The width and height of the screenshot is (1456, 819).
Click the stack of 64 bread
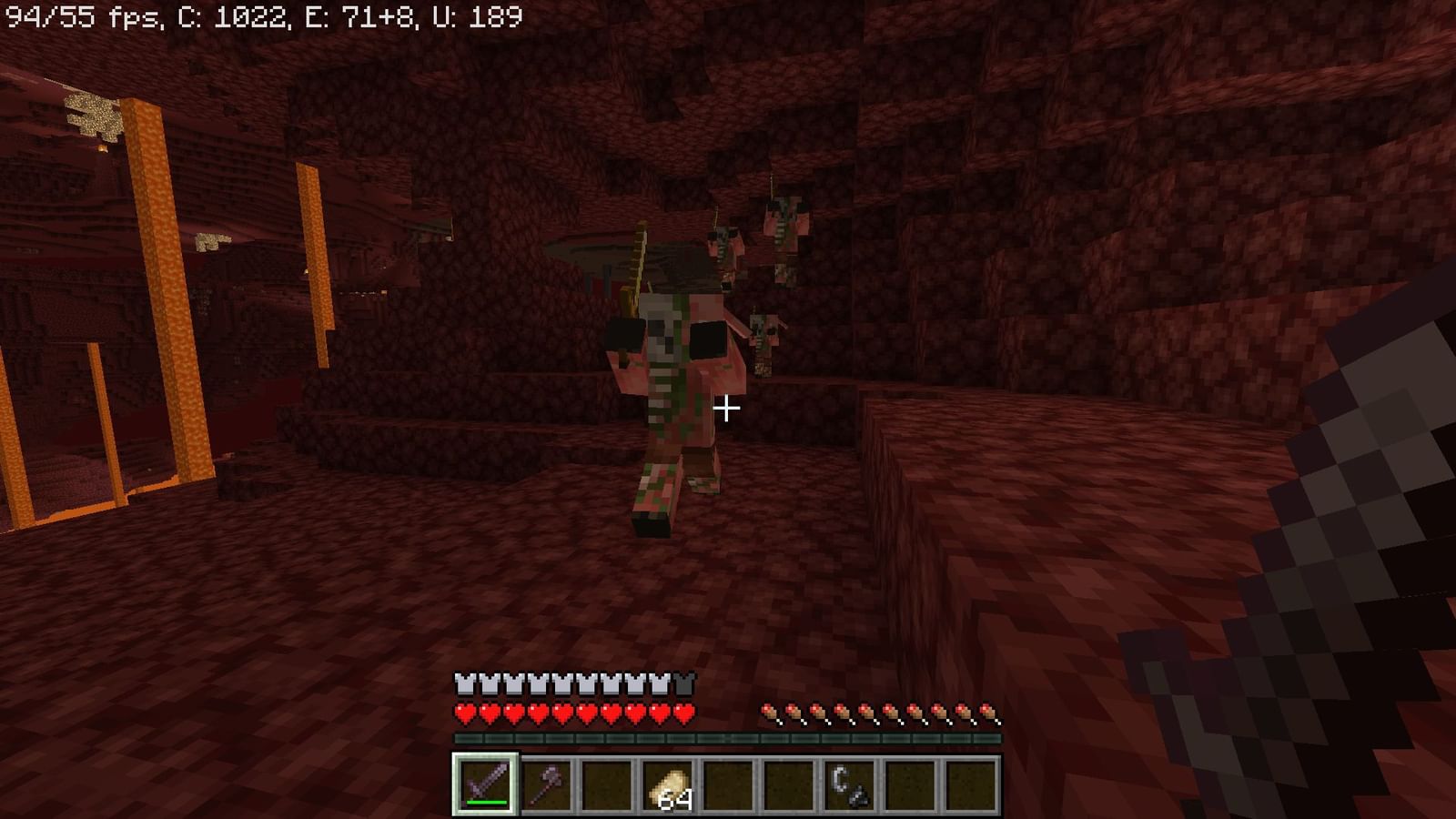click(x=670, y=787)
